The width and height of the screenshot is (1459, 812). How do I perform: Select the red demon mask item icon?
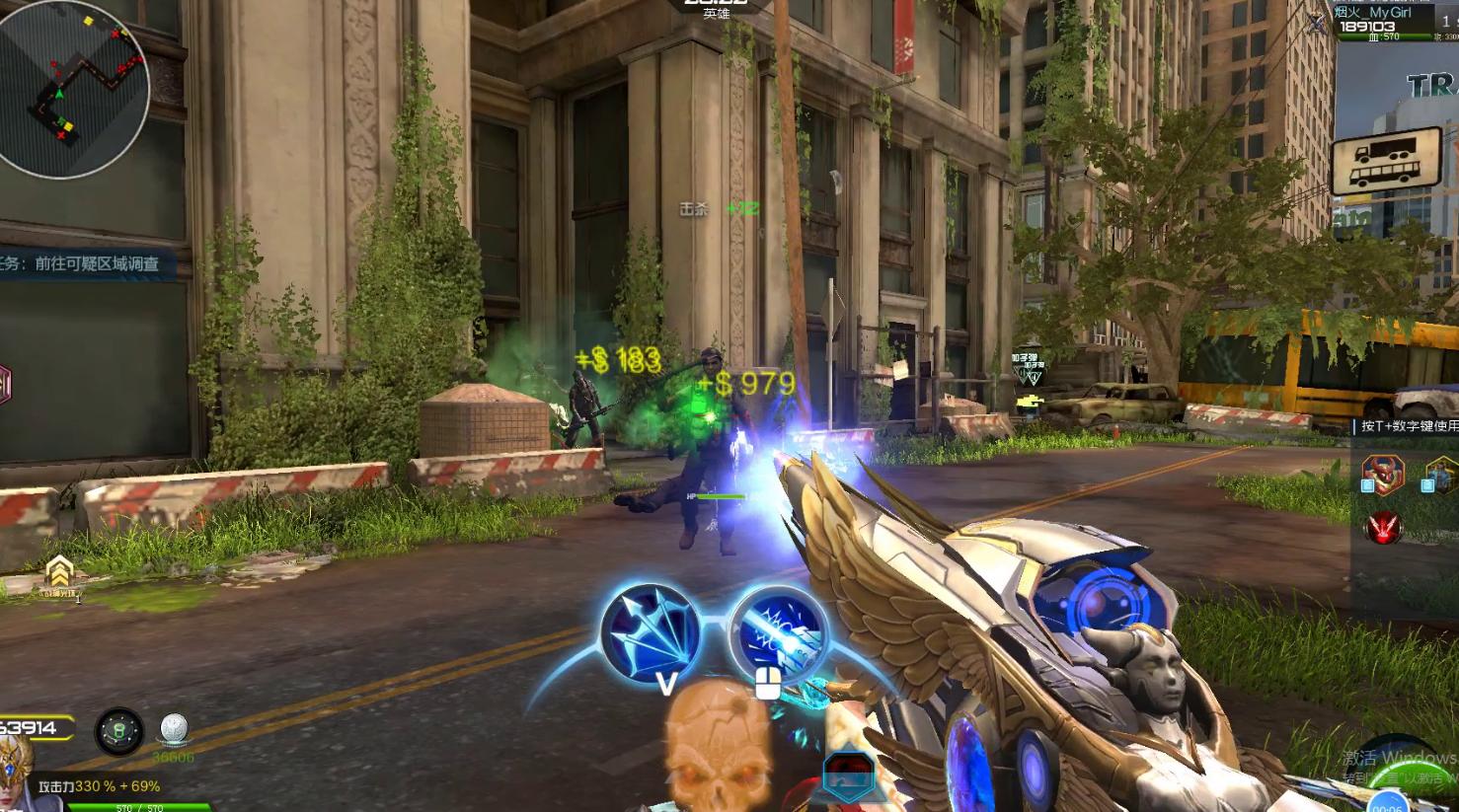click(x=1382, y=474)
